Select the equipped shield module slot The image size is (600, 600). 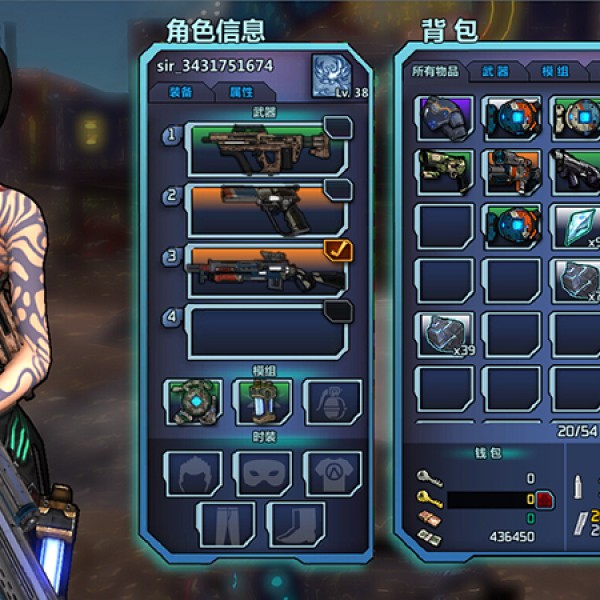pos(193,401)
